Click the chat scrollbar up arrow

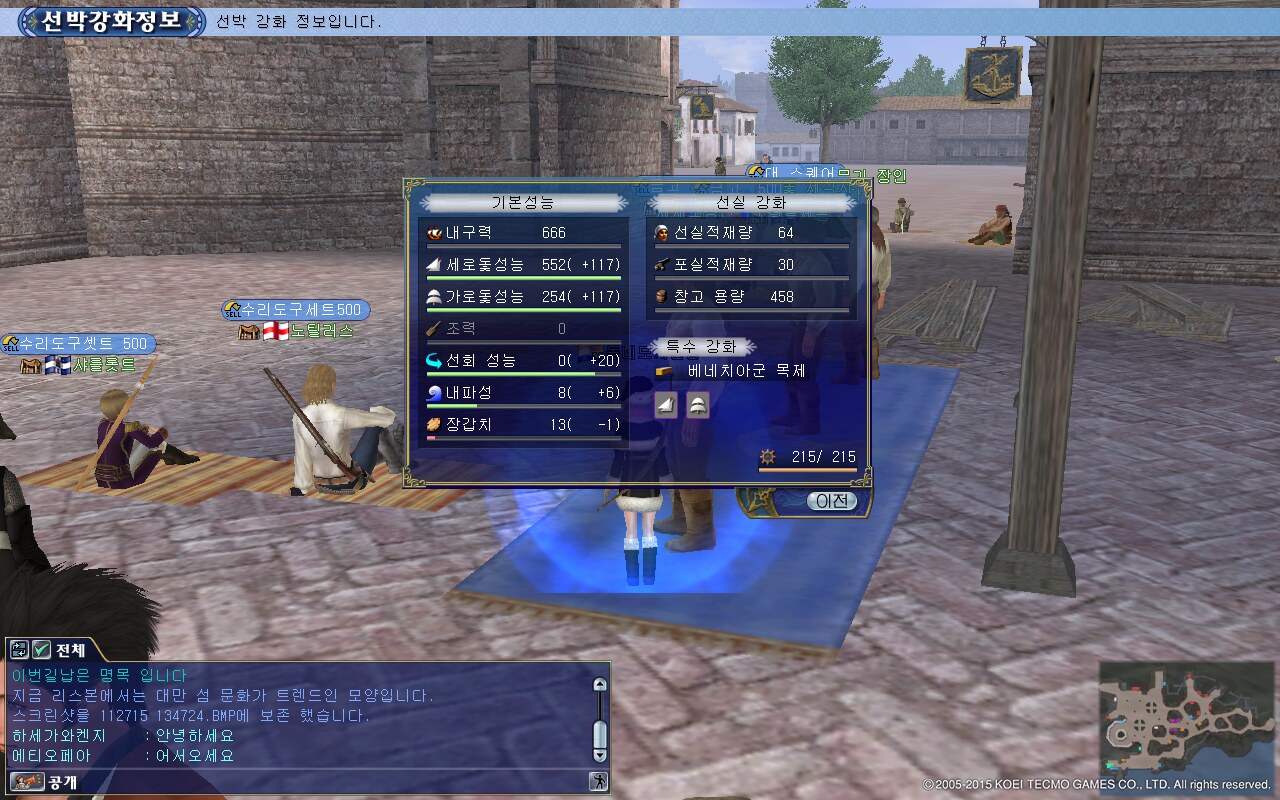pos(600,685)
